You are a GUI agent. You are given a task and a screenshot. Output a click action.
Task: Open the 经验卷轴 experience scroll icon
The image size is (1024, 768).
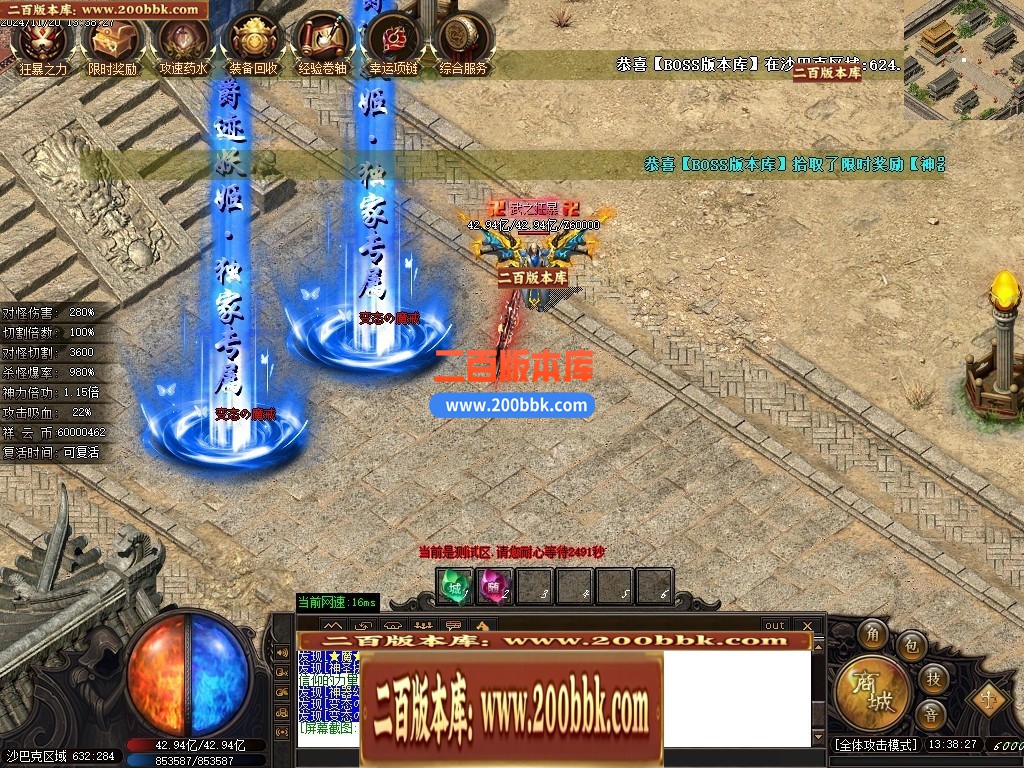(323, 42)
